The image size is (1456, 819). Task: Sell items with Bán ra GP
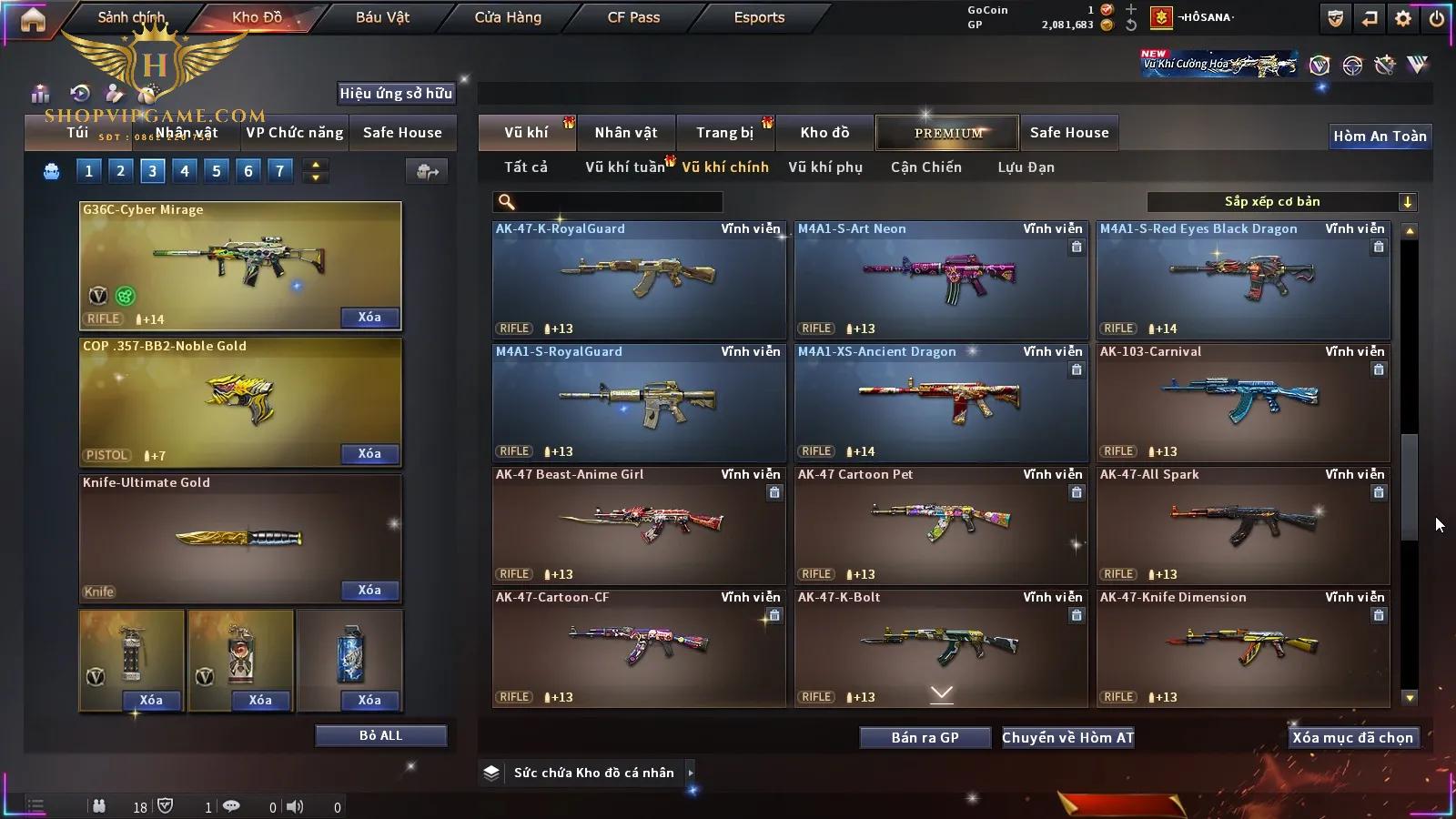click(925, 738)
